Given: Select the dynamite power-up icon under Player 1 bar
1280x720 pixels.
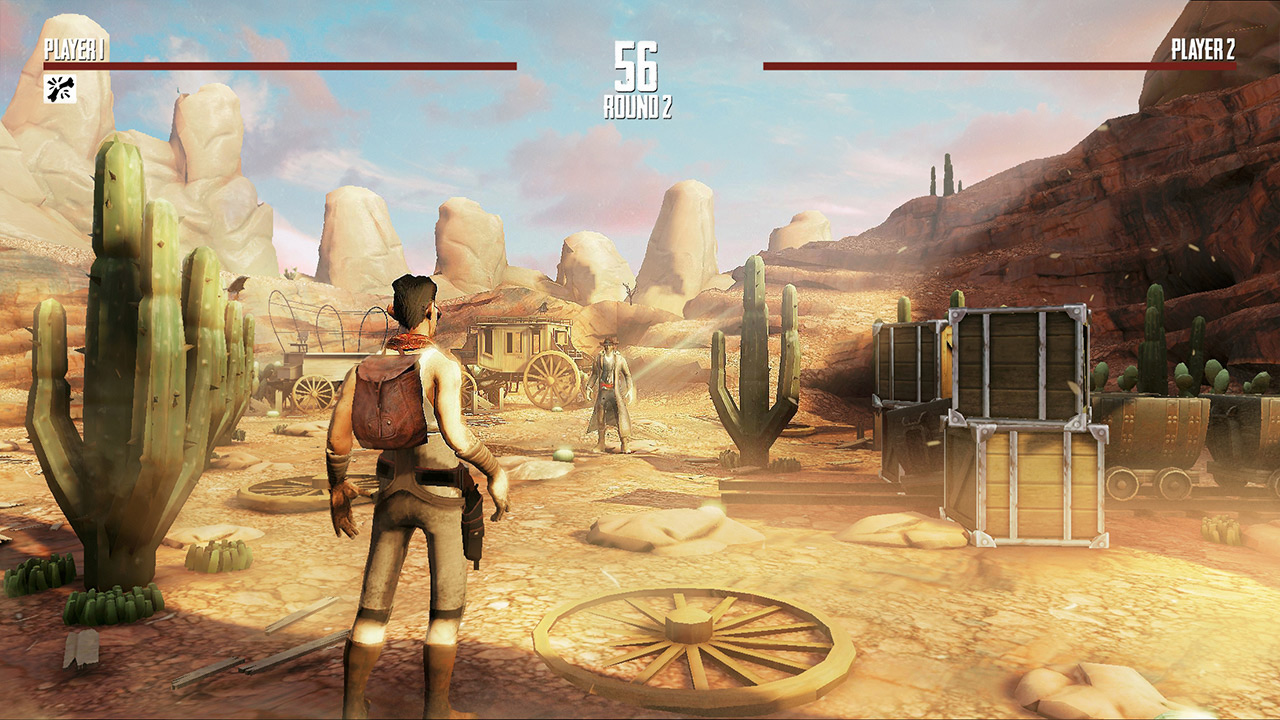Looking at the screenshot, I should click(x=62, y=91).
